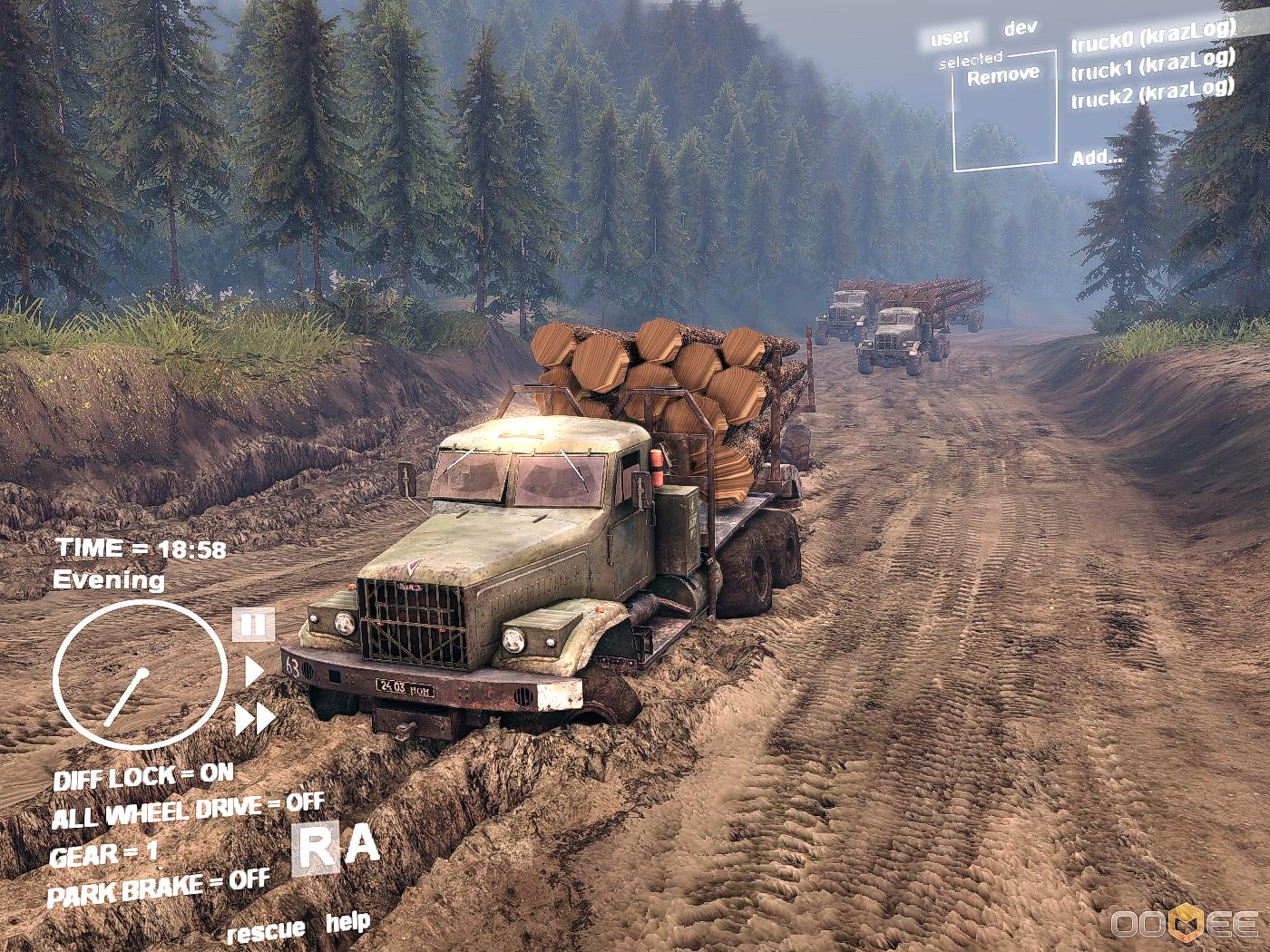Select the A automatic gear letter
1270x952 pixels.
coord(363,845)
